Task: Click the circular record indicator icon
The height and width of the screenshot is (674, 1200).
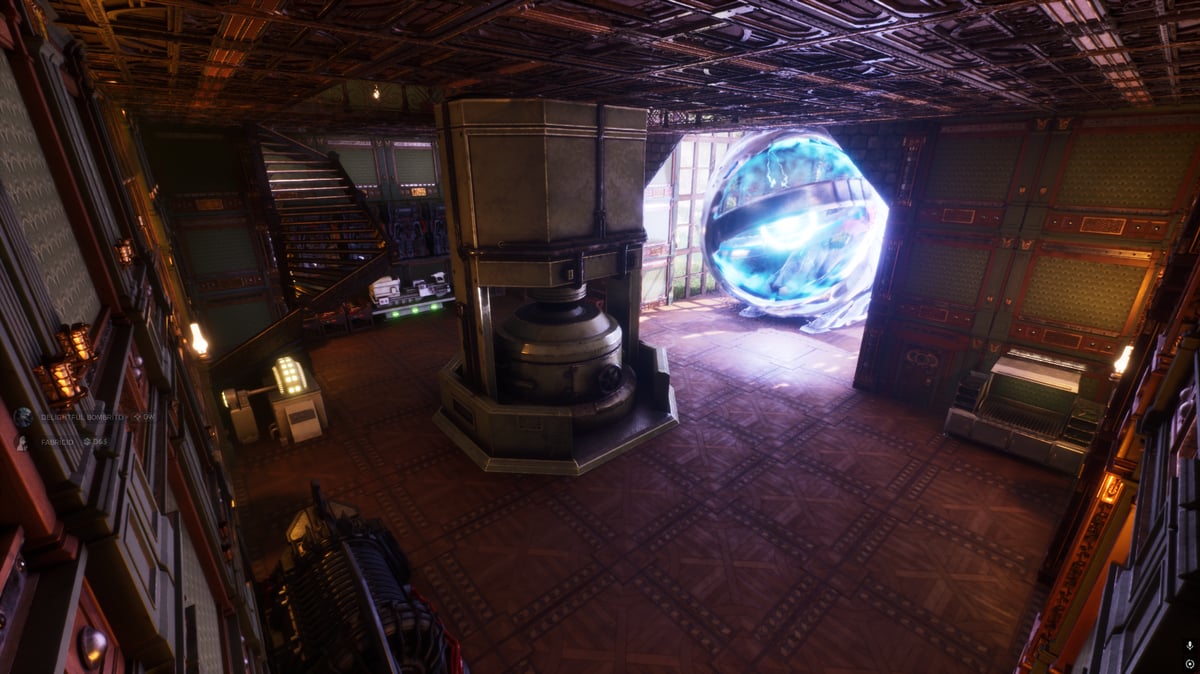Action: (x=1189, y=662)
